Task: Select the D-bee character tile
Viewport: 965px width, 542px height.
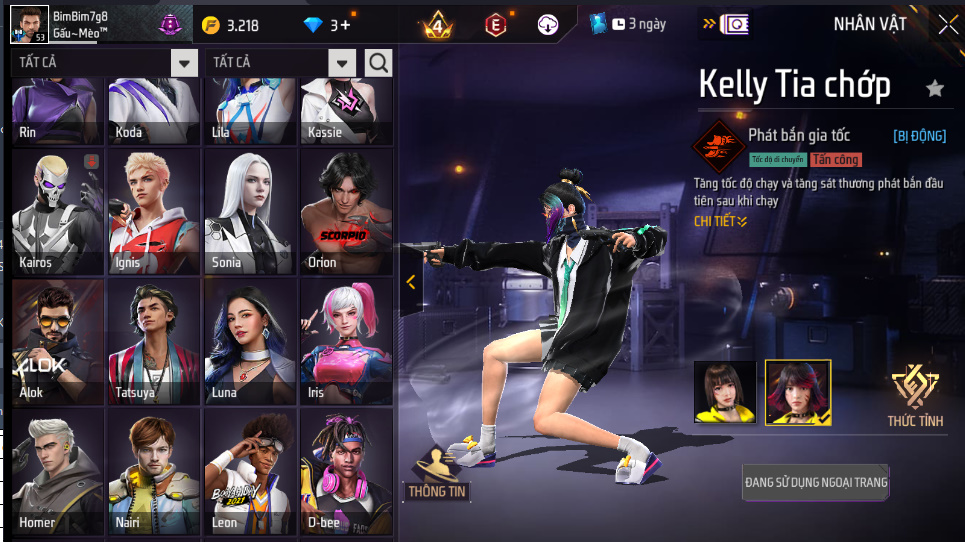Action: (x=347, y=471)
